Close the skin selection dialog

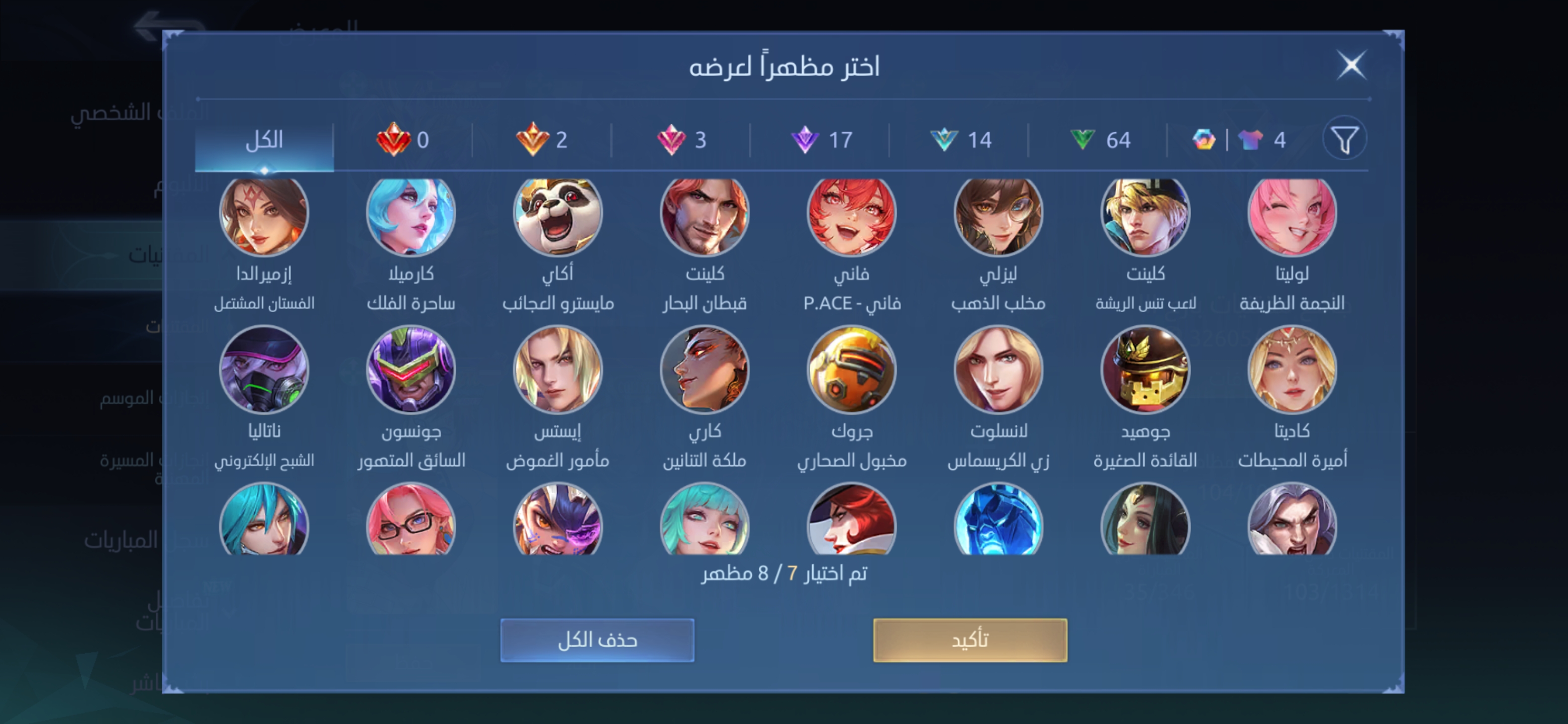coord(1352,64)
